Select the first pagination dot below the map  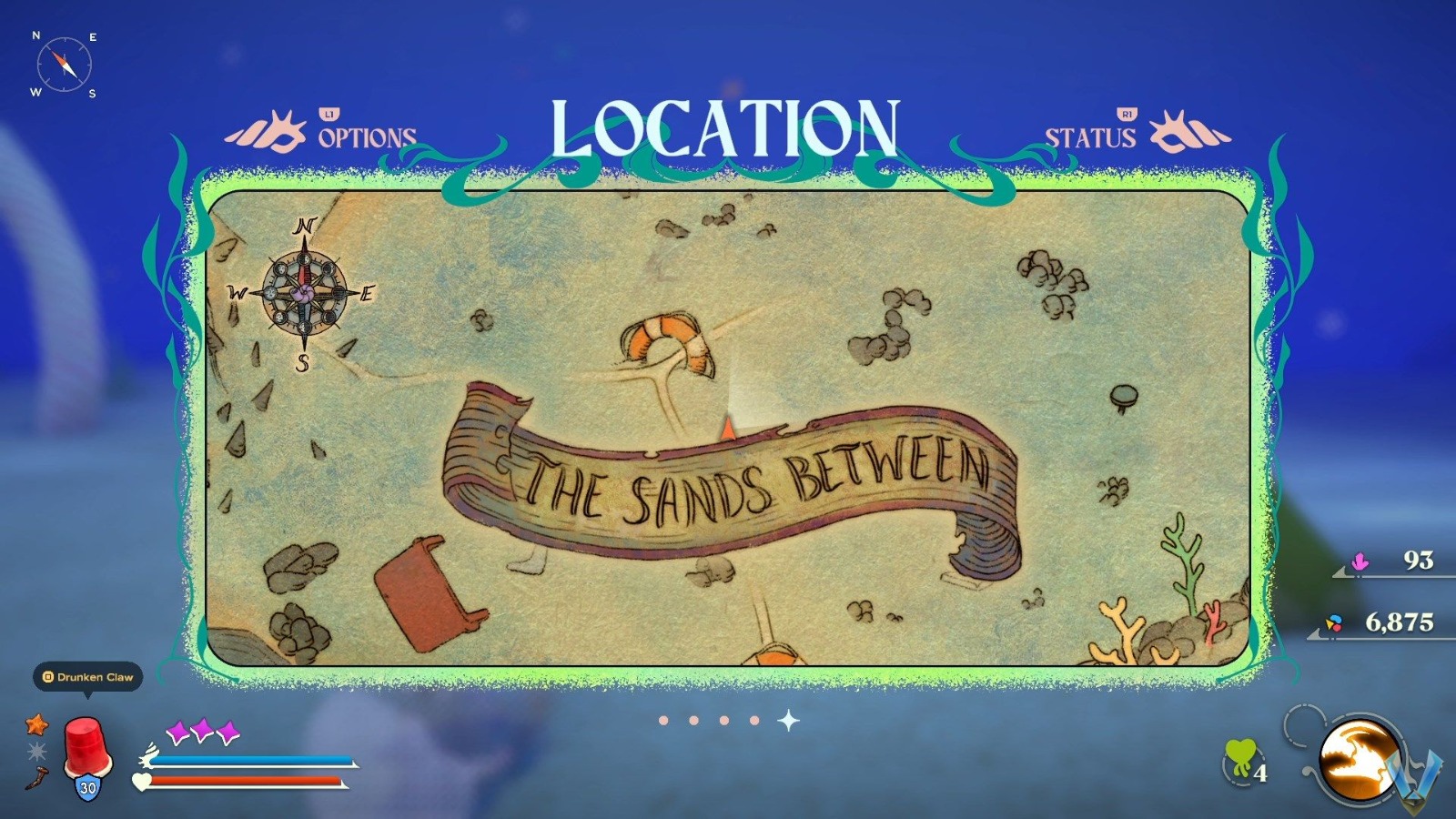pos(663,721)
